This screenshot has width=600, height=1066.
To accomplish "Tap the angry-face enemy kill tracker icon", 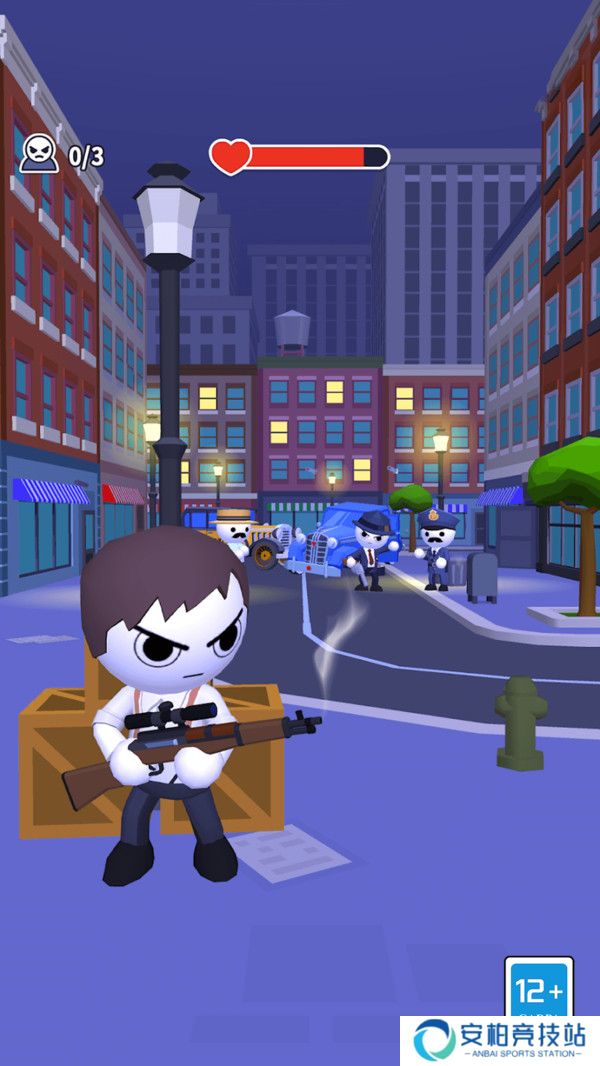I will [x=36, y=153].
